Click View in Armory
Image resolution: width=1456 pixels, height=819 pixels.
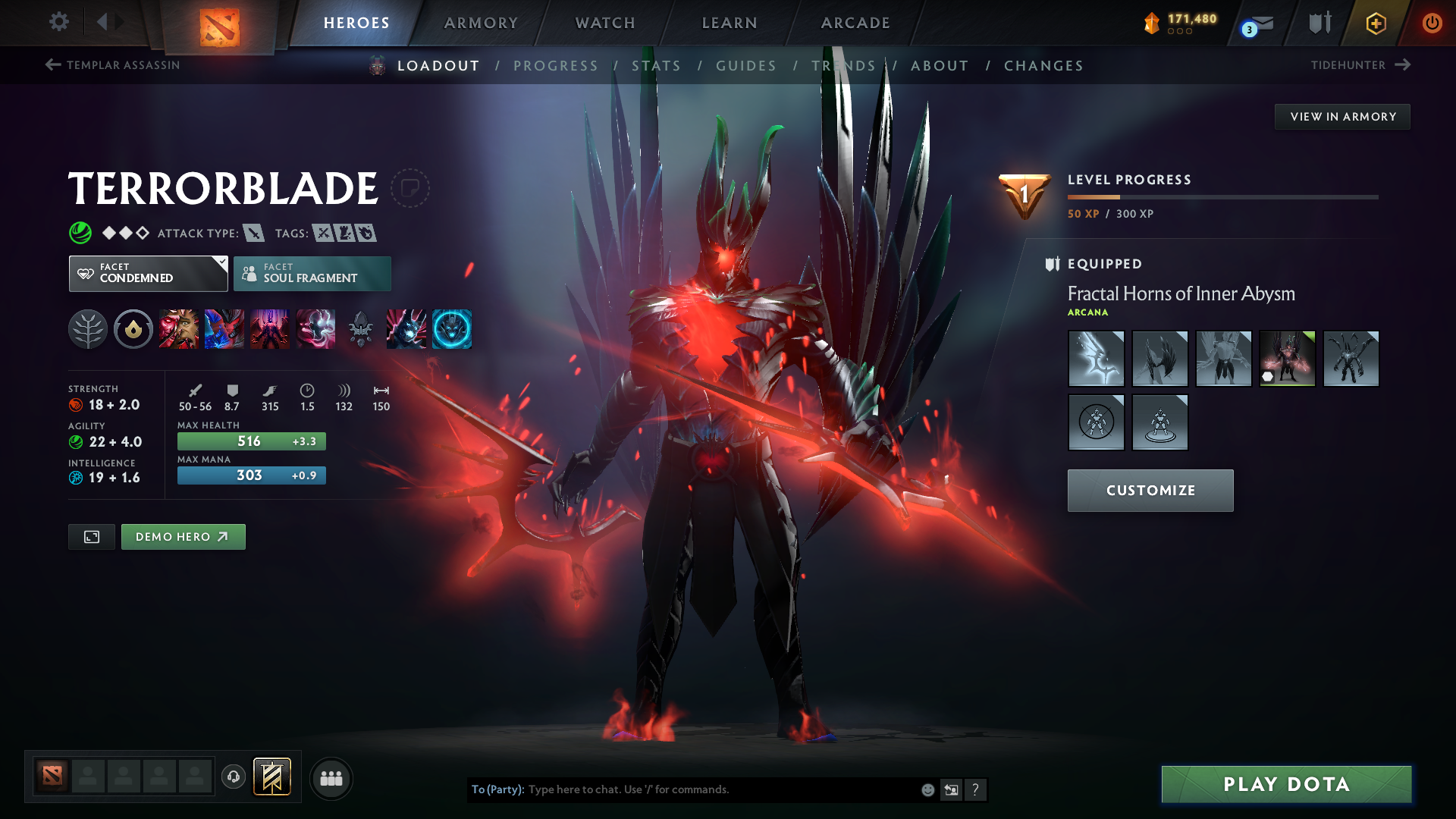pyautogui.click(x=1342, y=116)
